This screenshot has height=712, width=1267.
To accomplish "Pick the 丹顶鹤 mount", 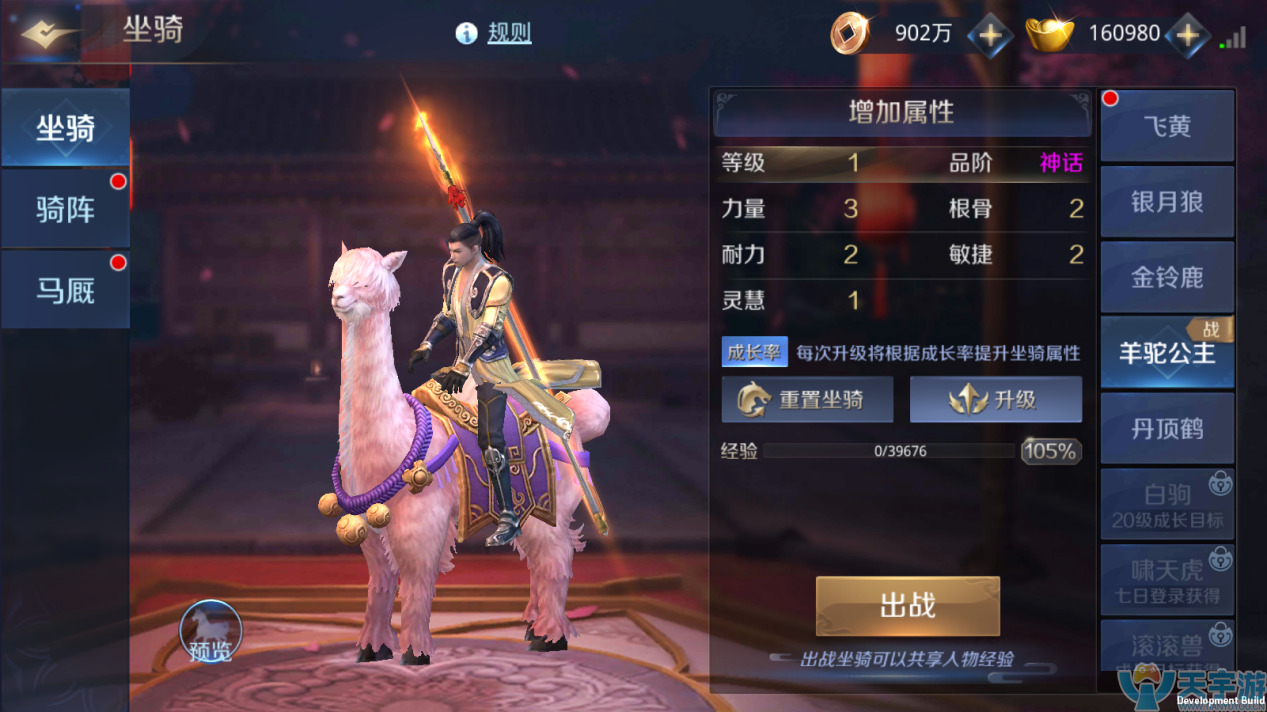I will (x=1167, y=429).
